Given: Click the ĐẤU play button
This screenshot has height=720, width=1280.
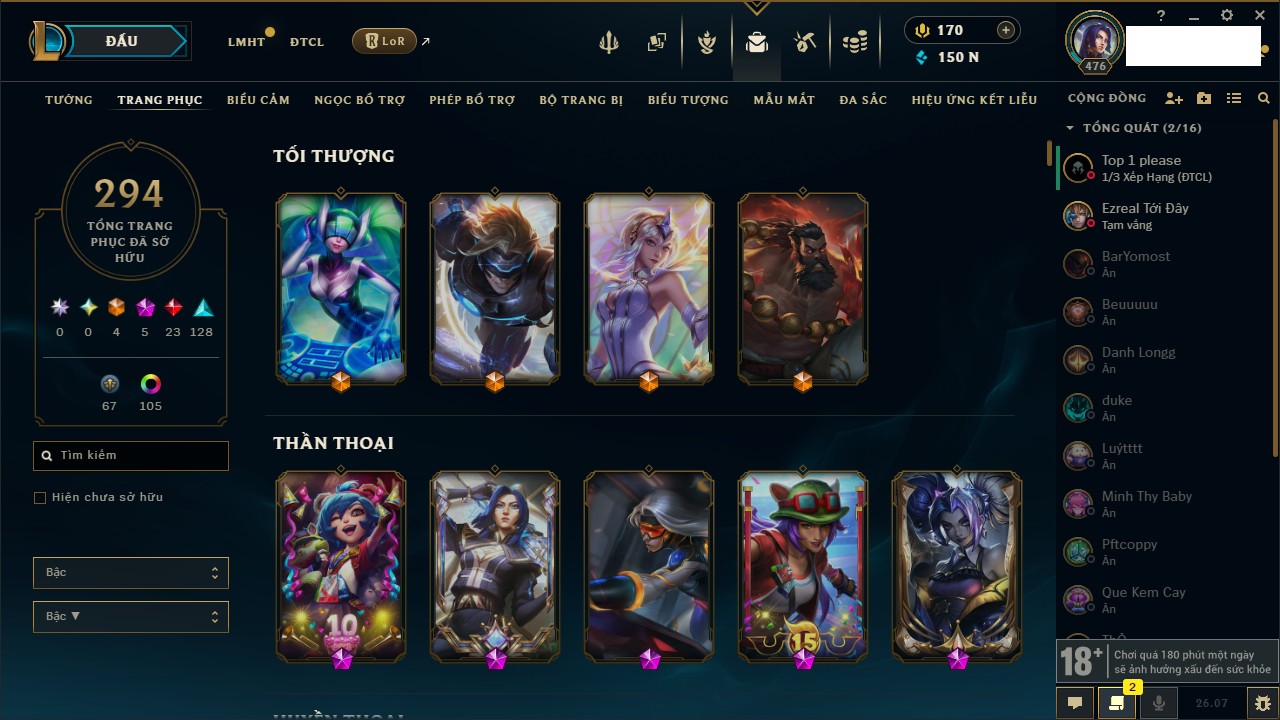Looking at the screenshot, I should pyautogui.click(x=121, y=41).
